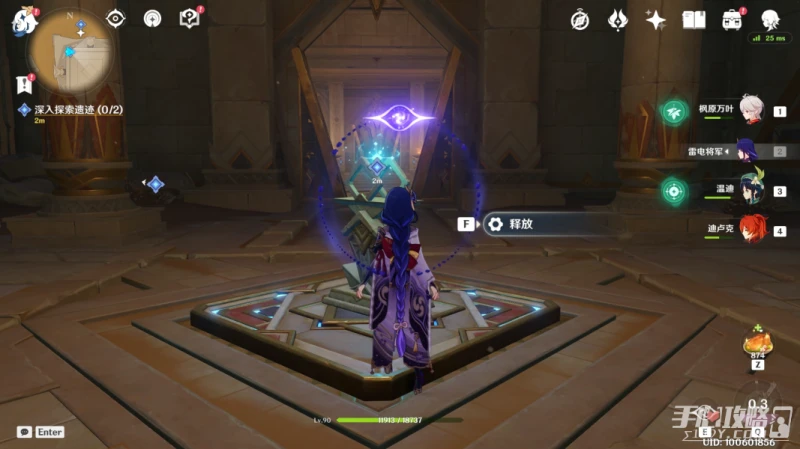Click the bookmark banner icon below the minimap

click(24, 85)
